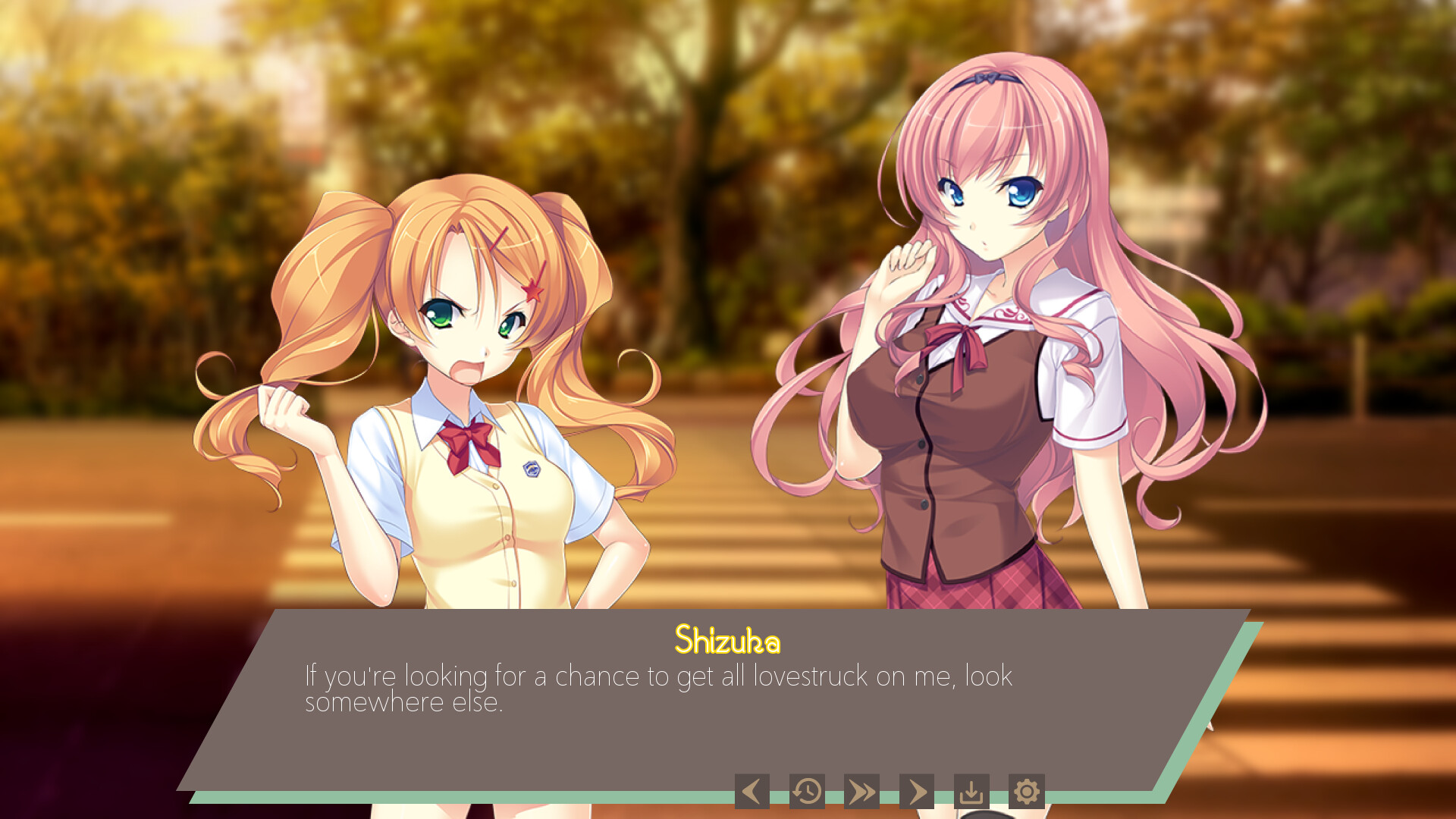Image resolution: width=1456 pixels, height=819 pixels.
Task: Click the back chevron in the quick menu
Action: [x=752, y=790]
